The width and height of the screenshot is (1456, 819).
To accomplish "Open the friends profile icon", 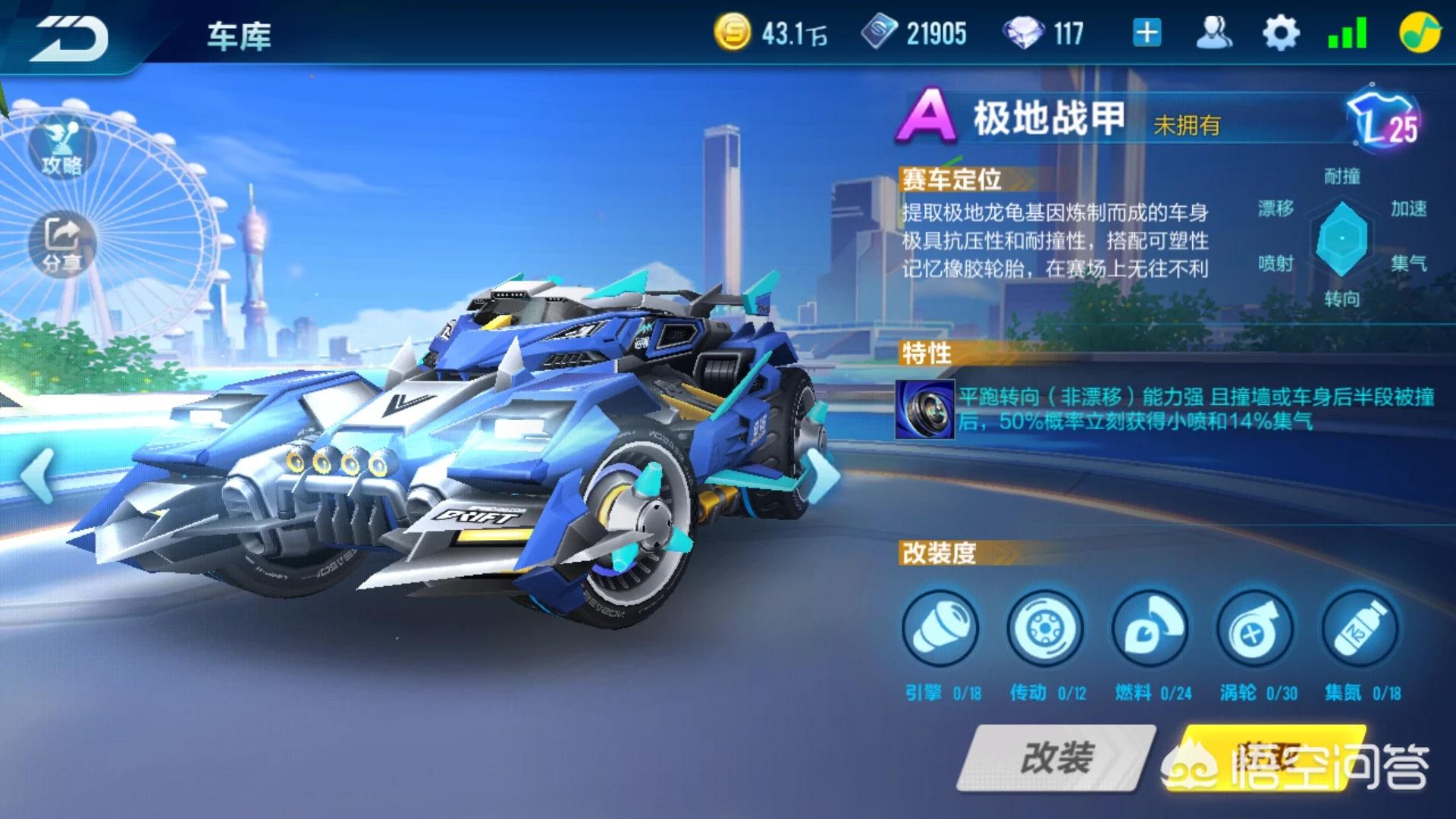I will [1213, 33].
